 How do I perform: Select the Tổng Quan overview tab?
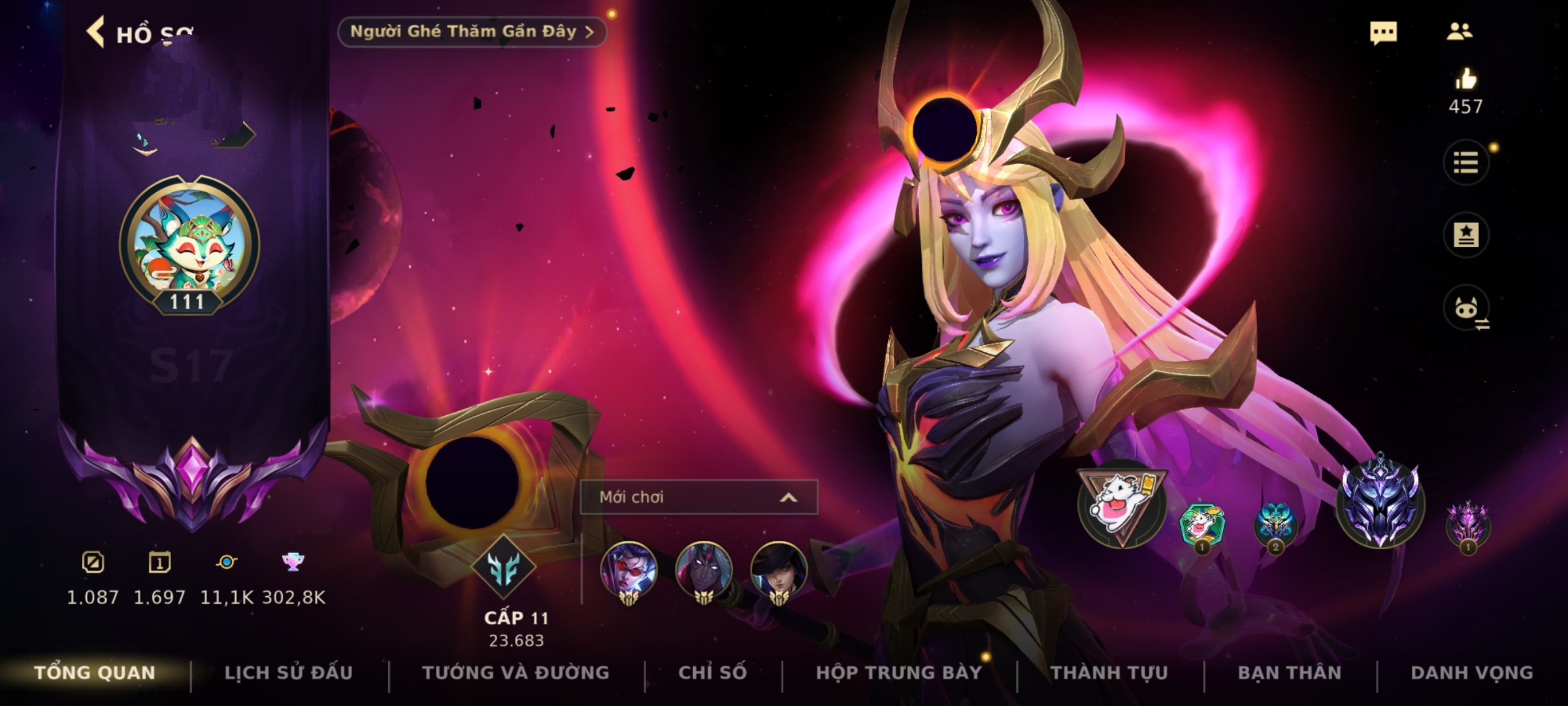(x=95, y=673)
